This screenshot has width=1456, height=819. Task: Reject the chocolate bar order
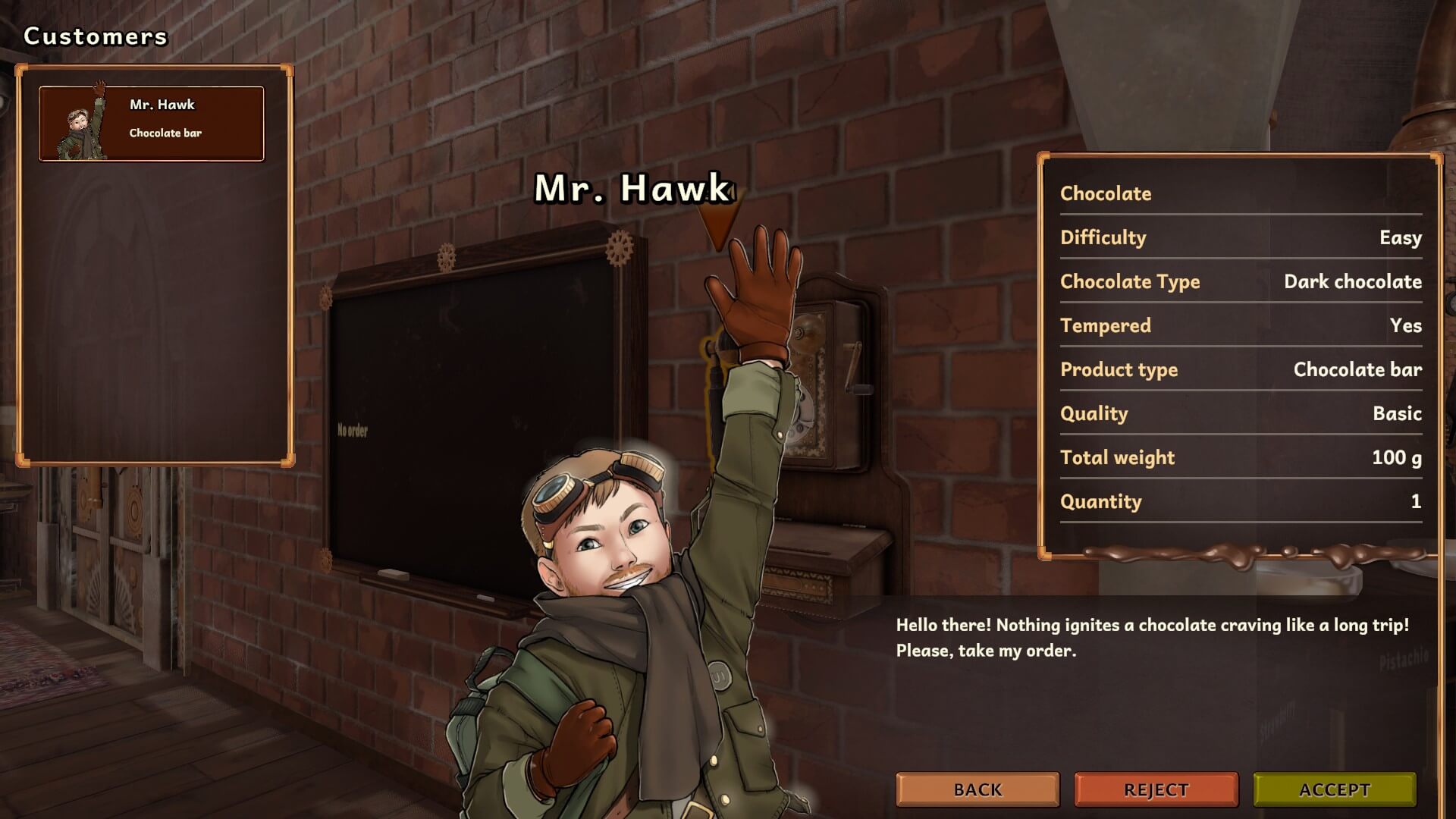click(x=1156, y=789)
